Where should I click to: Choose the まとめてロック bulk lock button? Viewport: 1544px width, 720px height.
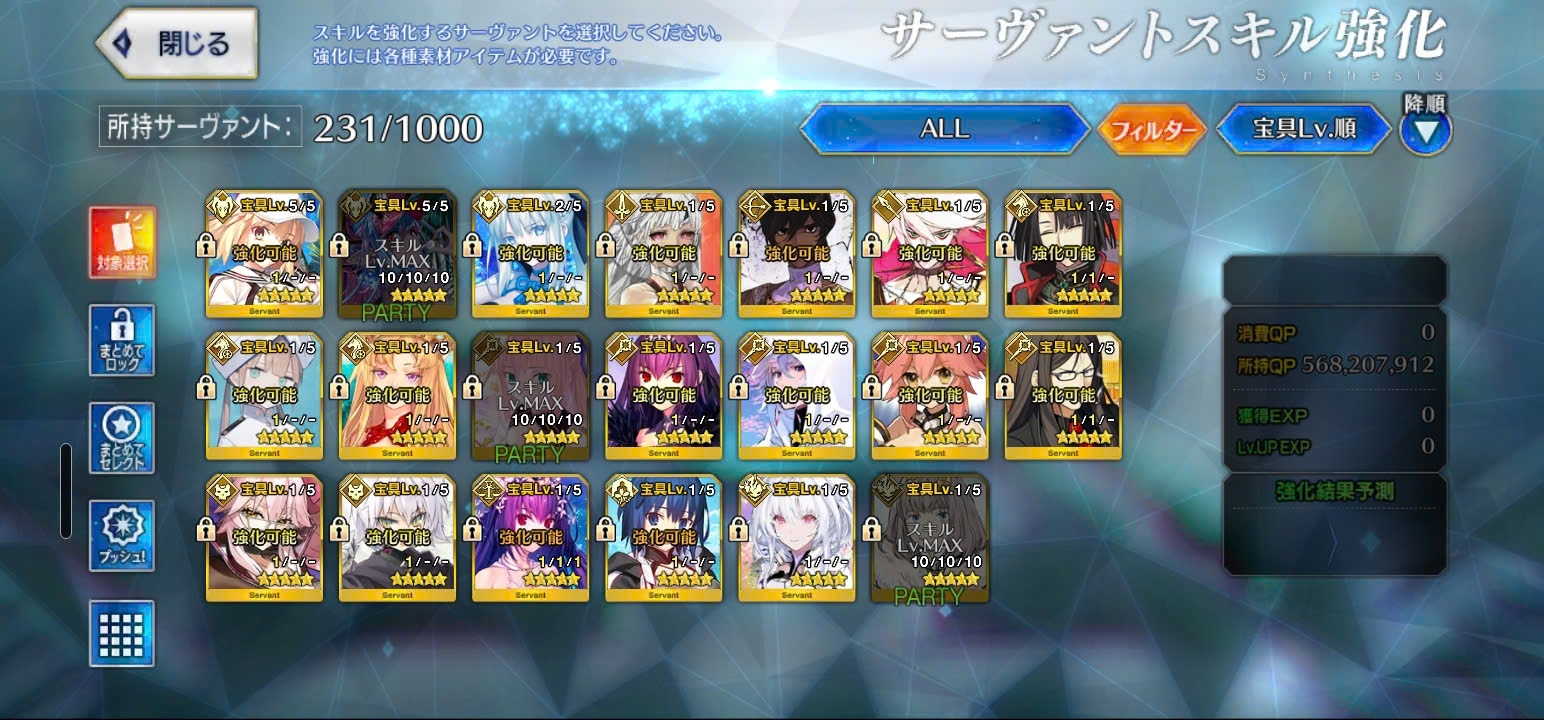(x=122, y=340)
